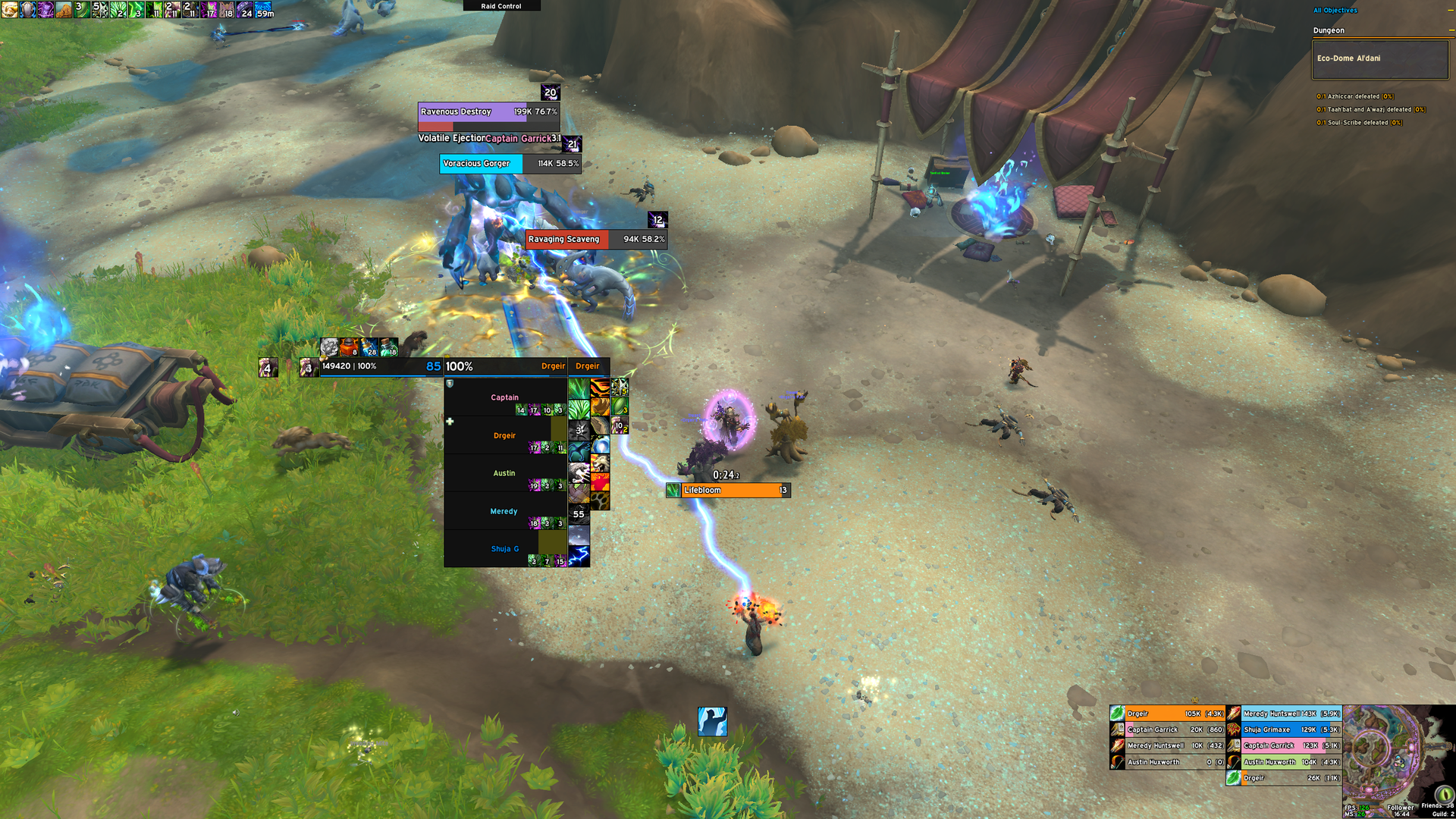Click Drgeir's row in the party frames
The height and width of the screenshot is (819, 1456).
504,435
